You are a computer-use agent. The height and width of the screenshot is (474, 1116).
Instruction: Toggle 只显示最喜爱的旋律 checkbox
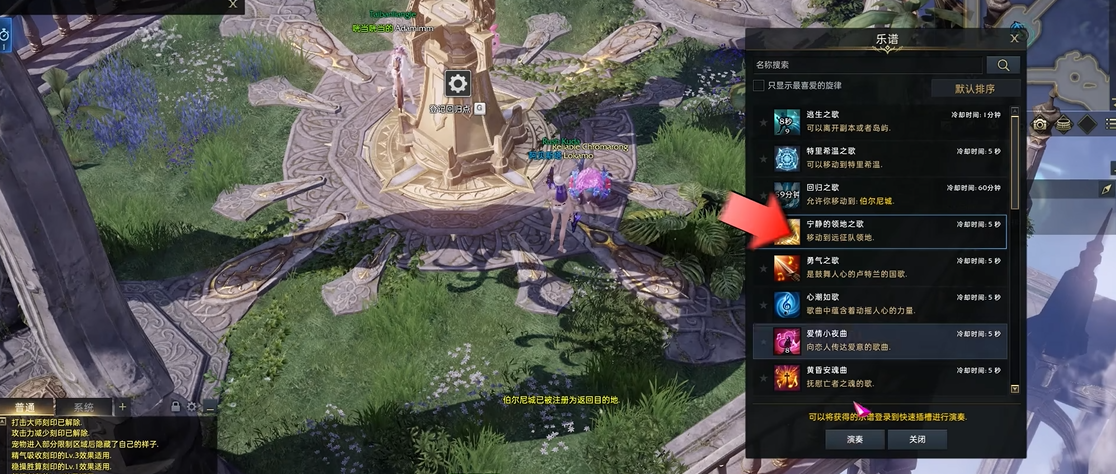(759, 86)
